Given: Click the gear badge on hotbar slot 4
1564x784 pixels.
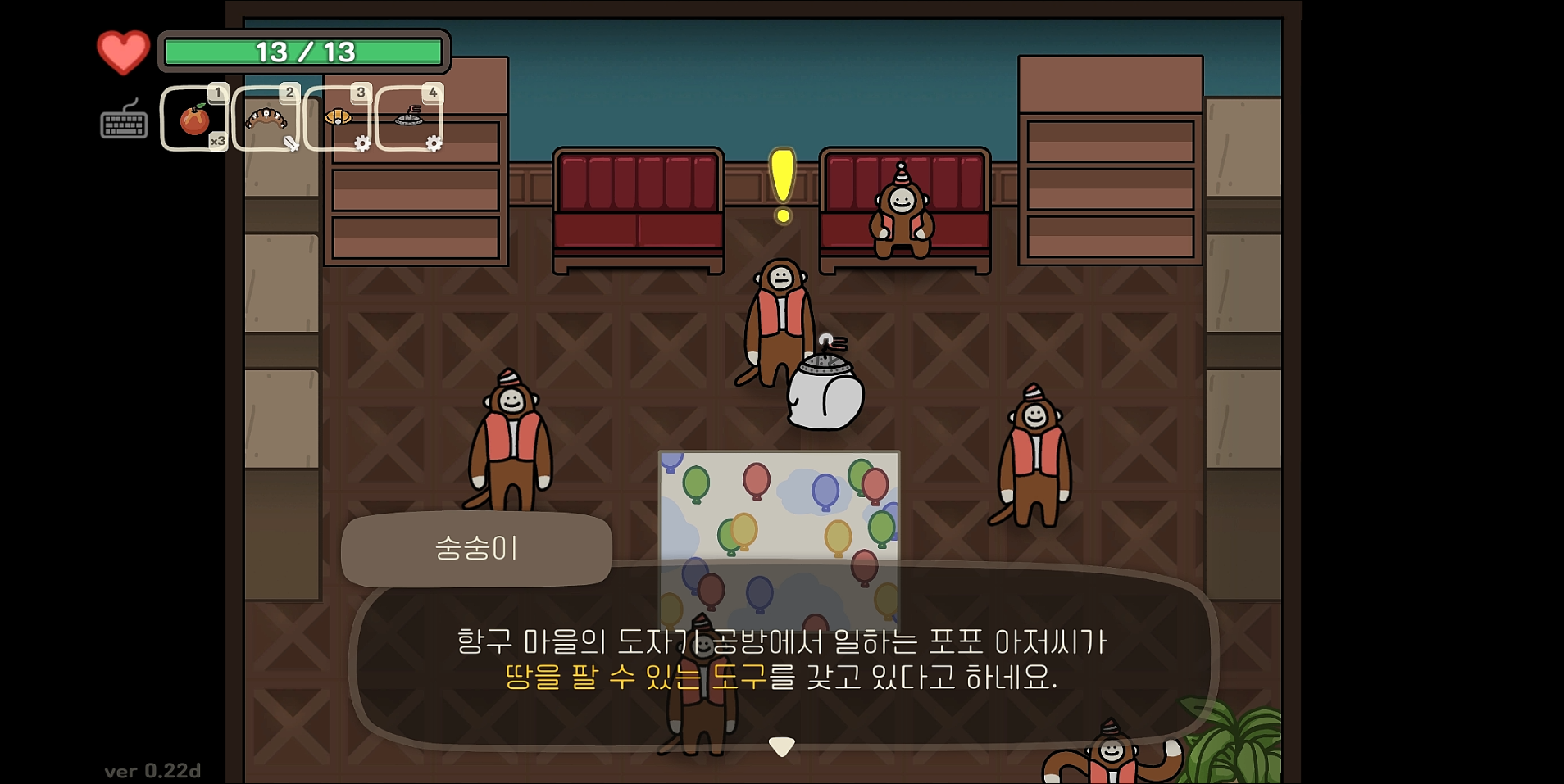Looking at the screenshot, I should pos(432,142).
